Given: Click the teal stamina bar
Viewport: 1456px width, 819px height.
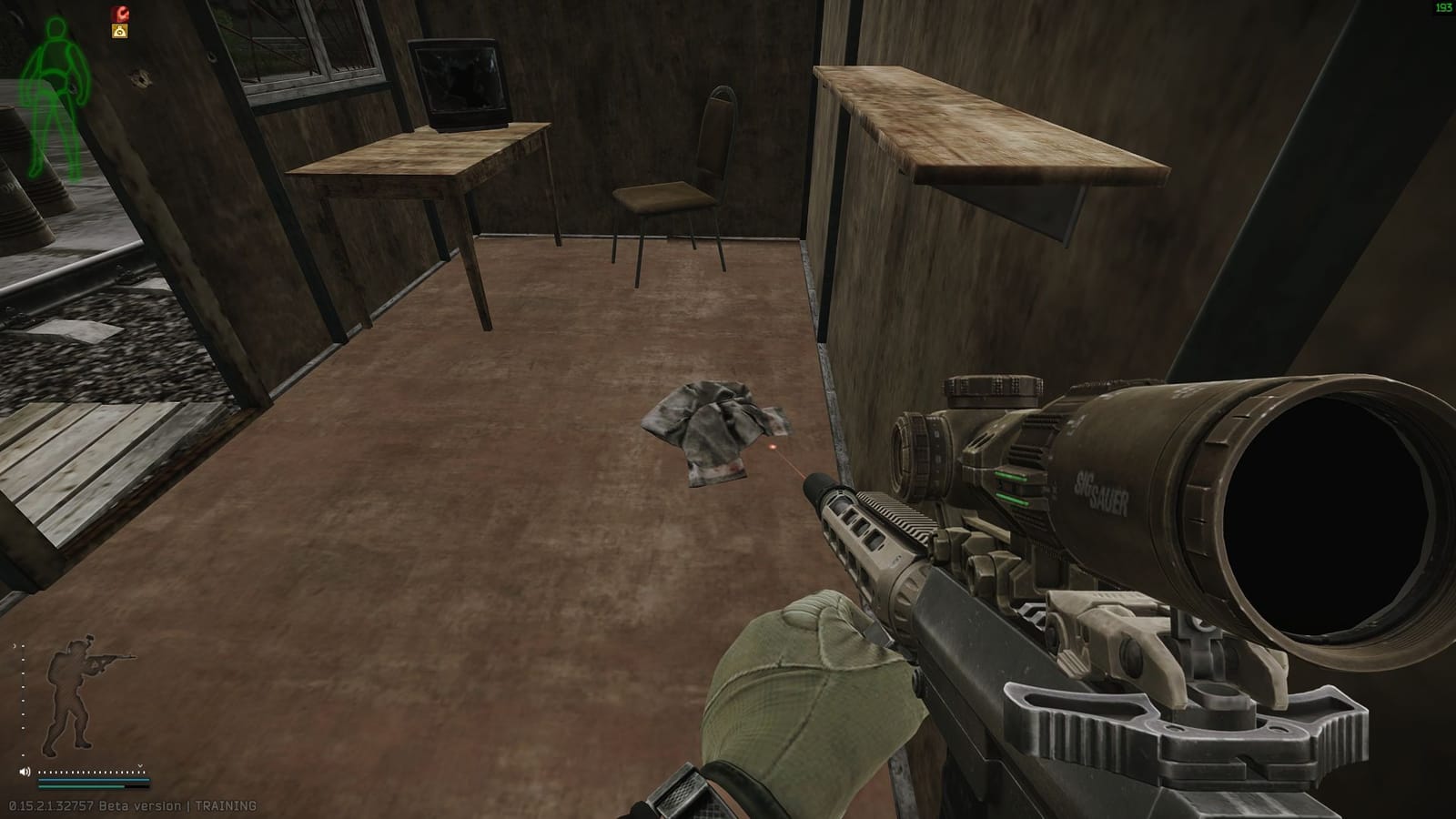Looking at the screenshot, I should click(91, 780).
